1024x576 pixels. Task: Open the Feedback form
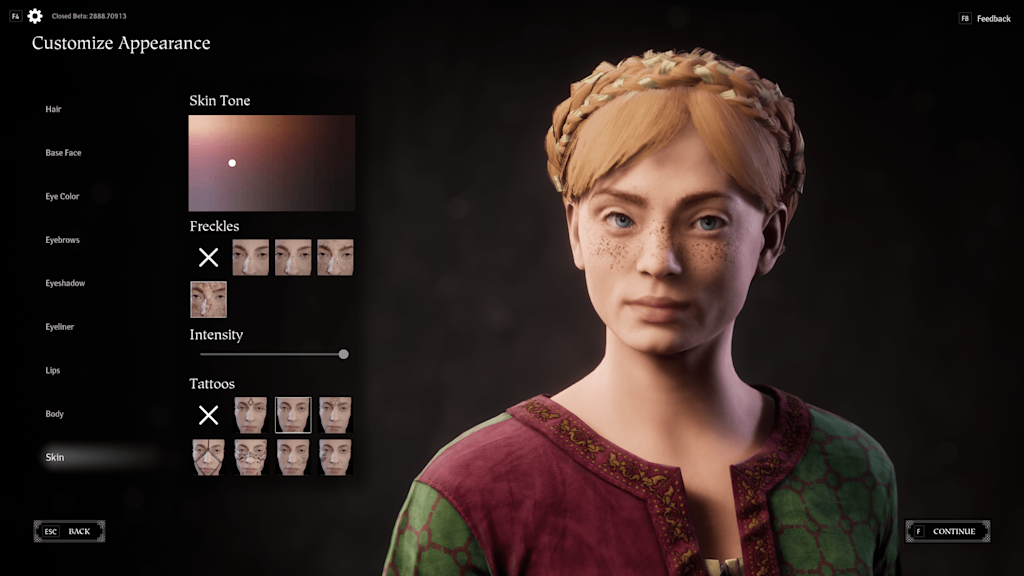985,19
